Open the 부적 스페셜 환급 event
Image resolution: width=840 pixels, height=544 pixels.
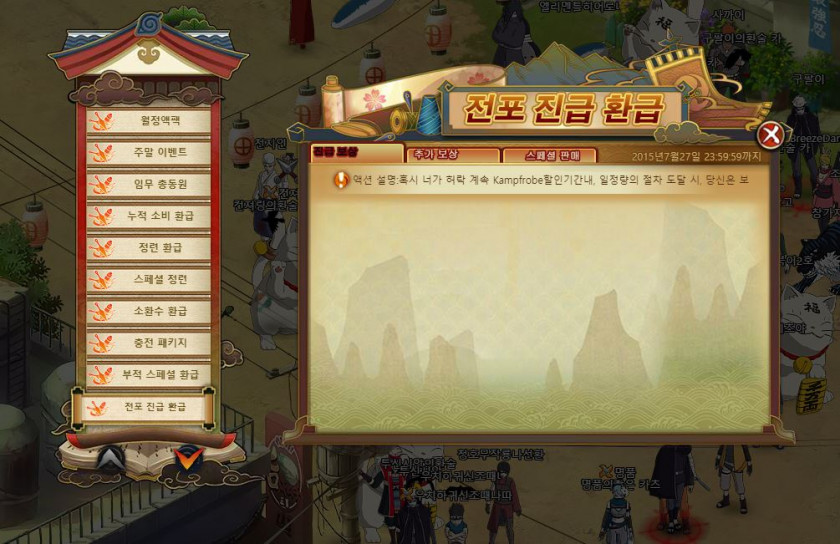(x=149, y=374)
